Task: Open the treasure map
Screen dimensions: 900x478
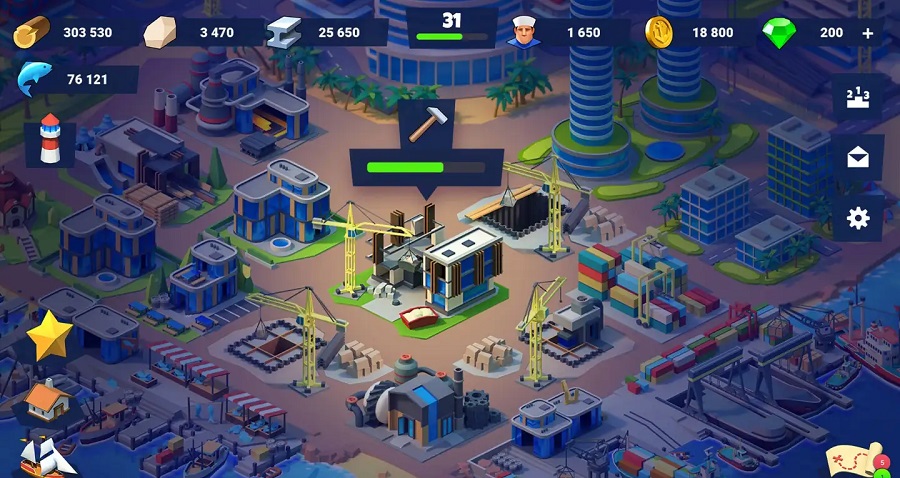Action: click(x=852, y=460)
